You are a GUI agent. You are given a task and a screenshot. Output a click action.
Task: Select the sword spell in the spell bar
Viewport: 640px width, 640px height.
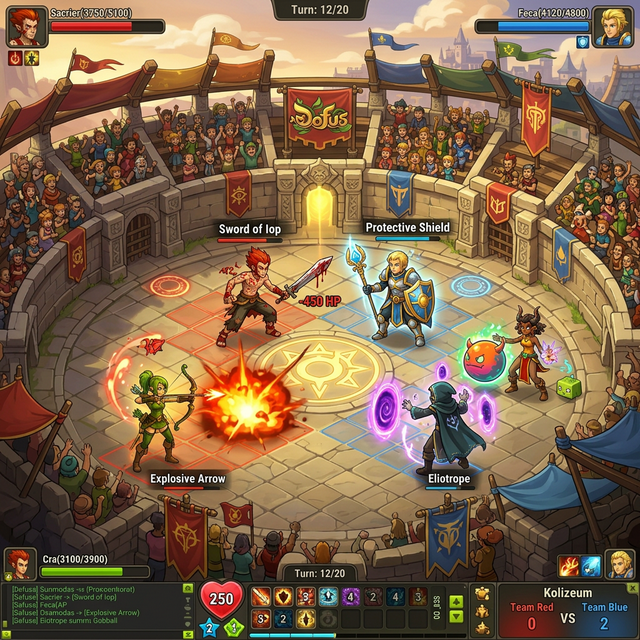coord(261,597)
